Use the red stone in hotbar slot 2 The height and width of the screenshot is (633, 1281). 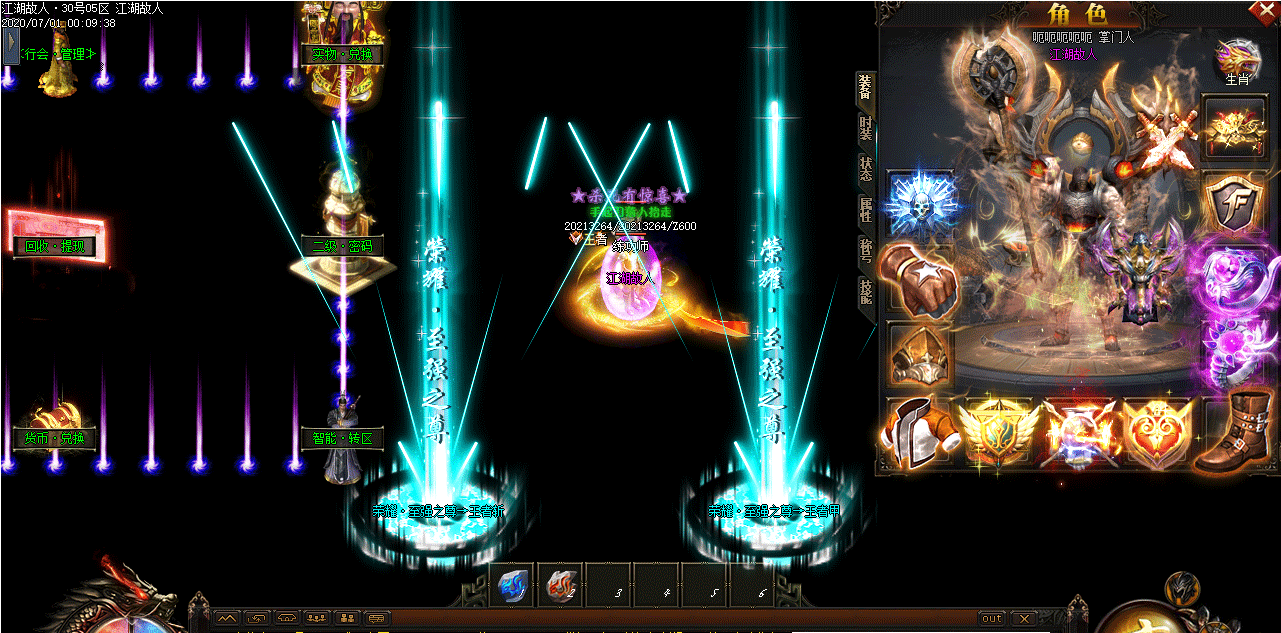click(561, 587)
